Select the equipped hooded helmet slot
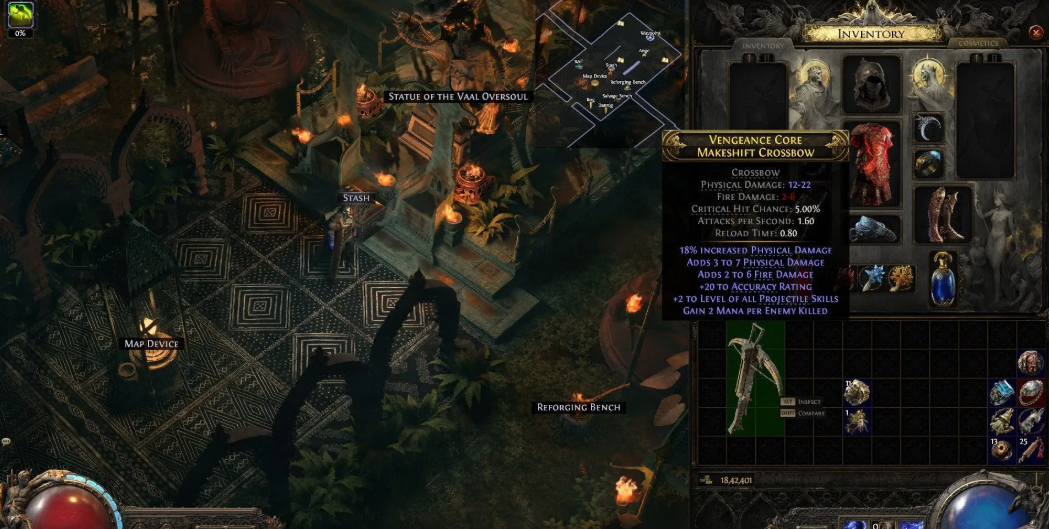 pyautogui.click(x=871, y=86)
